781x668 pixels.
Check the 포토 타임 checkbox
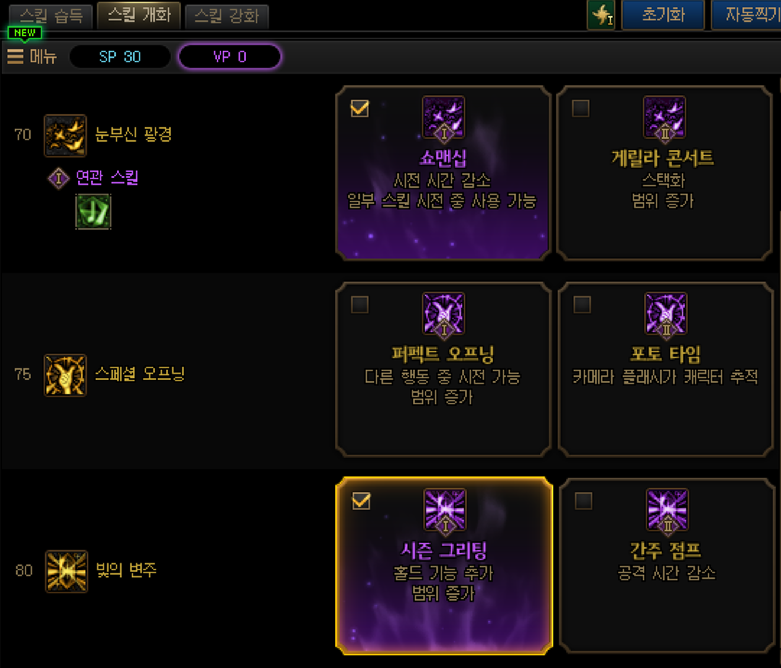coord(580,304)
